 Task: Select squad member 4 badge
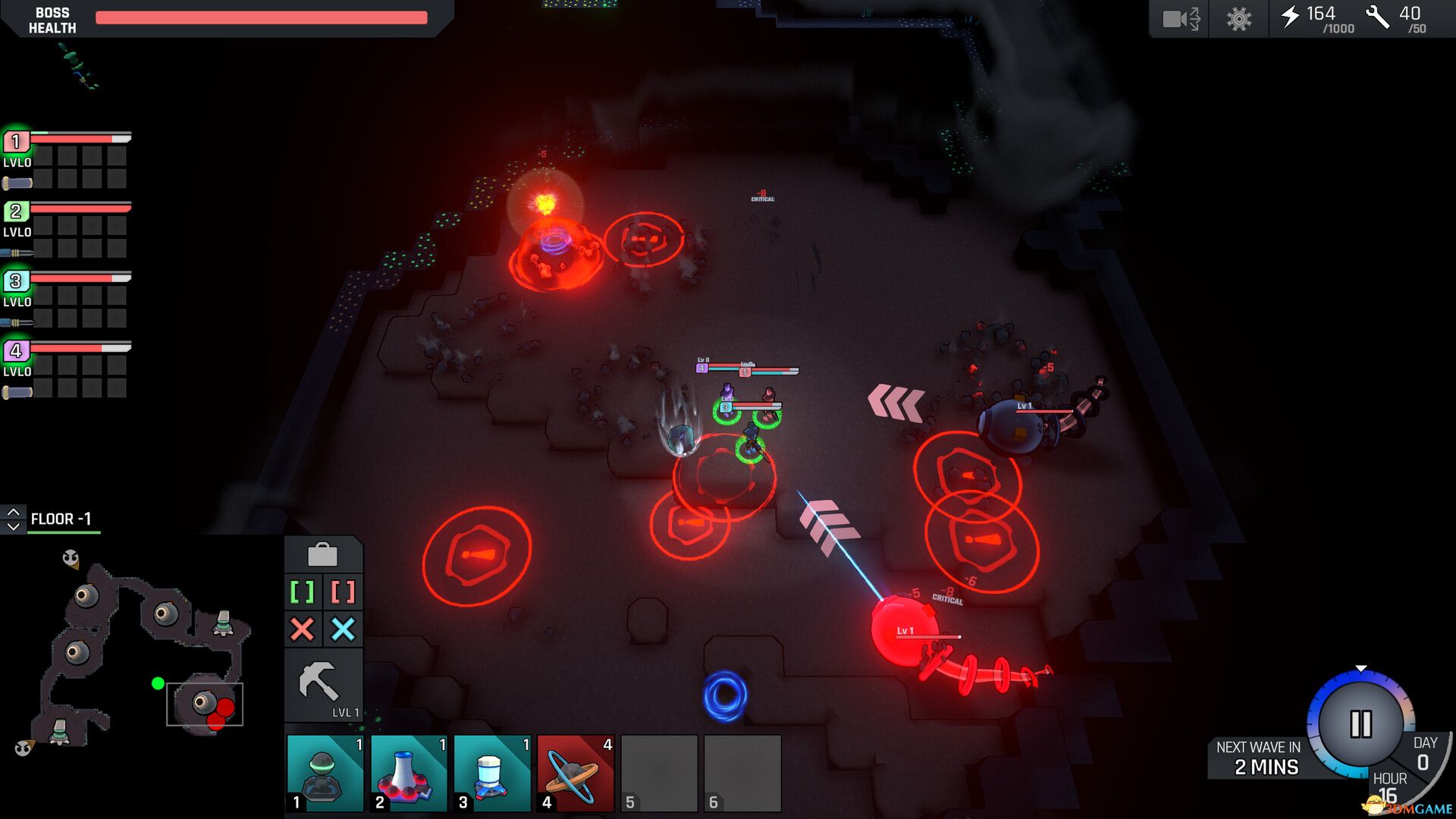tap(16, 351)
